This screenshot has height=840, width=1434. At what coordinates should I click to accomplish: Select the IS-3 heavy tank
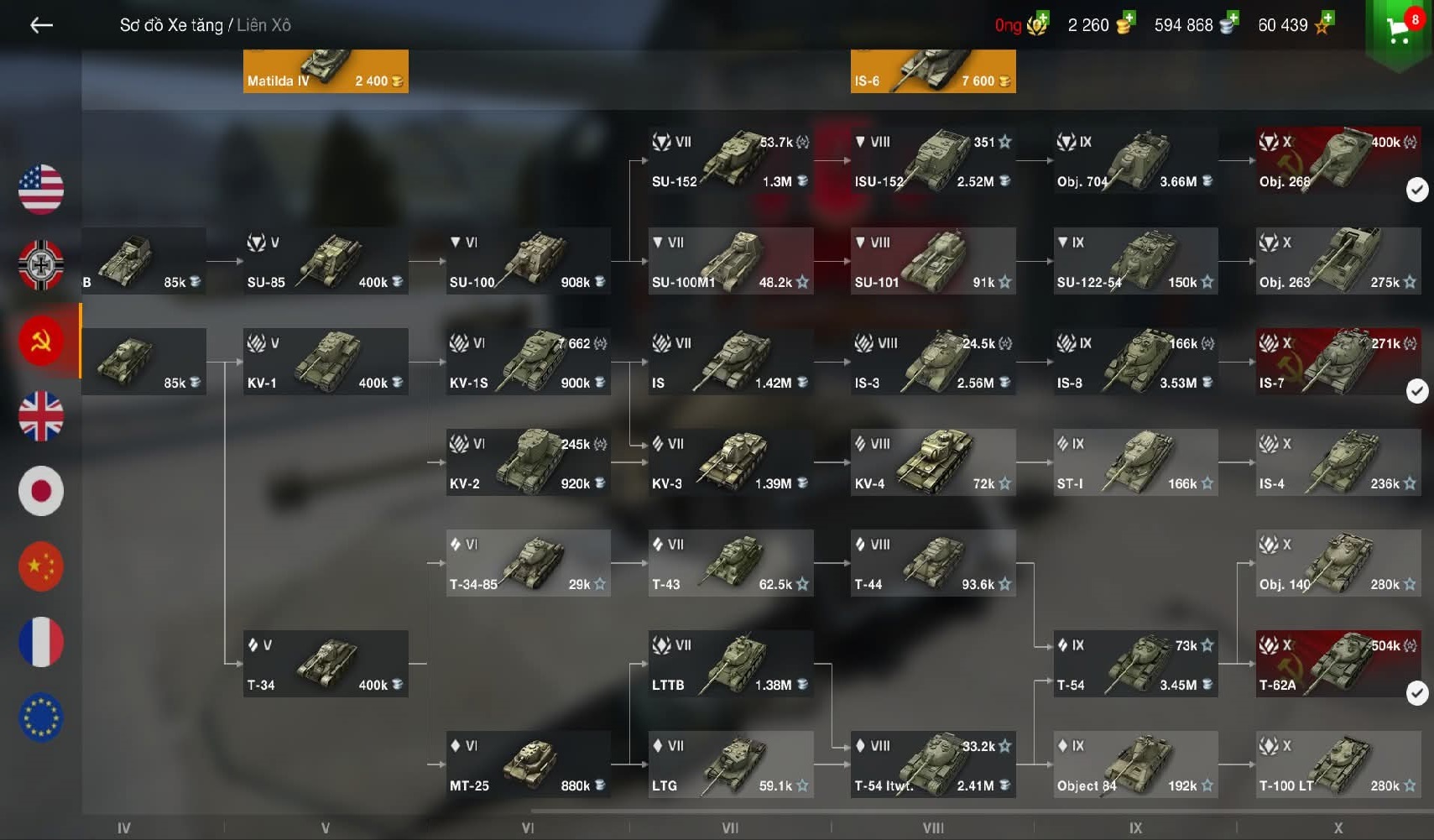[x=933, y=362]
